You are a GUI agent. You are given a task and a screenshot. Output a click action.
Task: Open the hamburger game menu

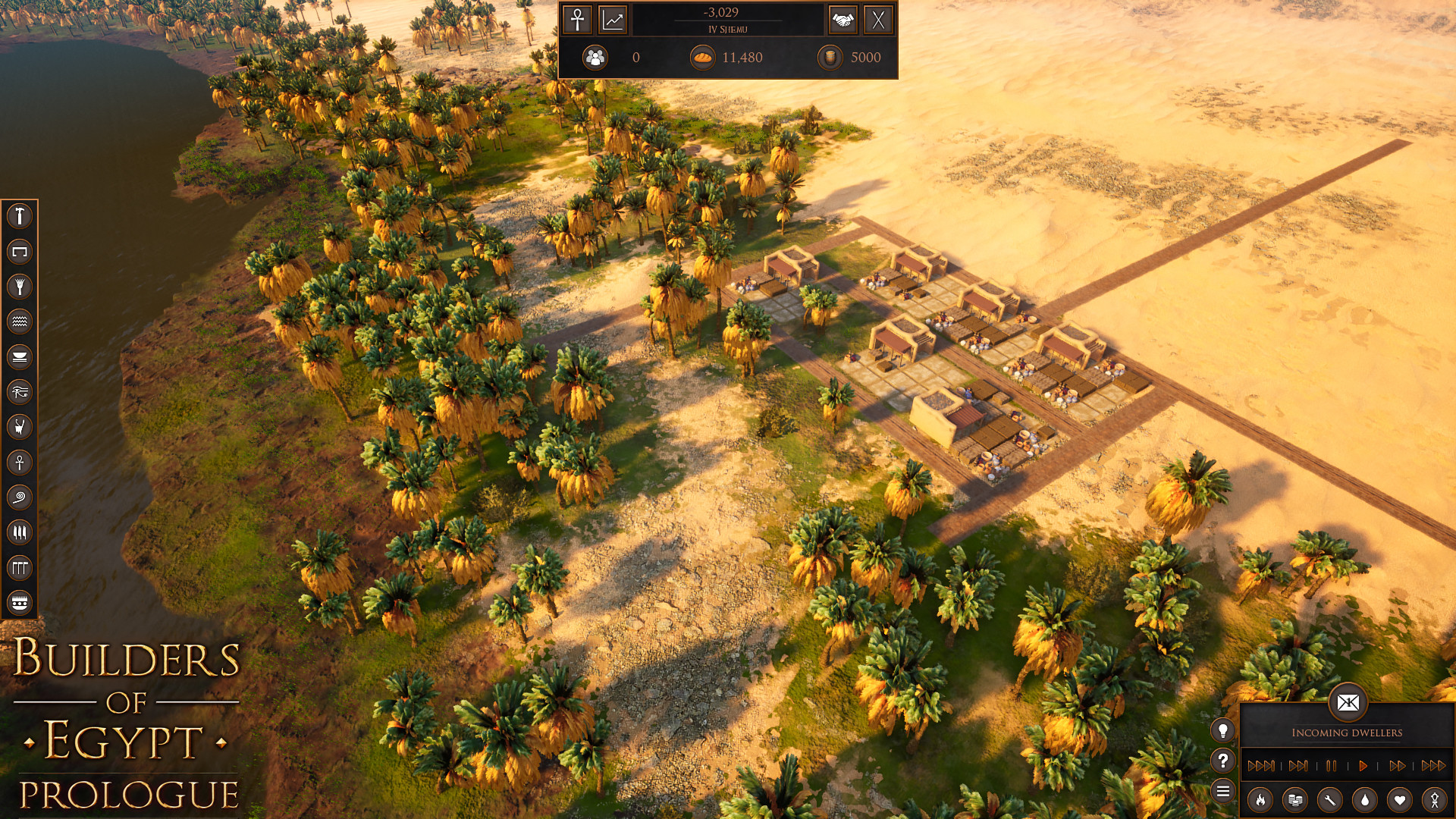click(x=1224, y=790)
